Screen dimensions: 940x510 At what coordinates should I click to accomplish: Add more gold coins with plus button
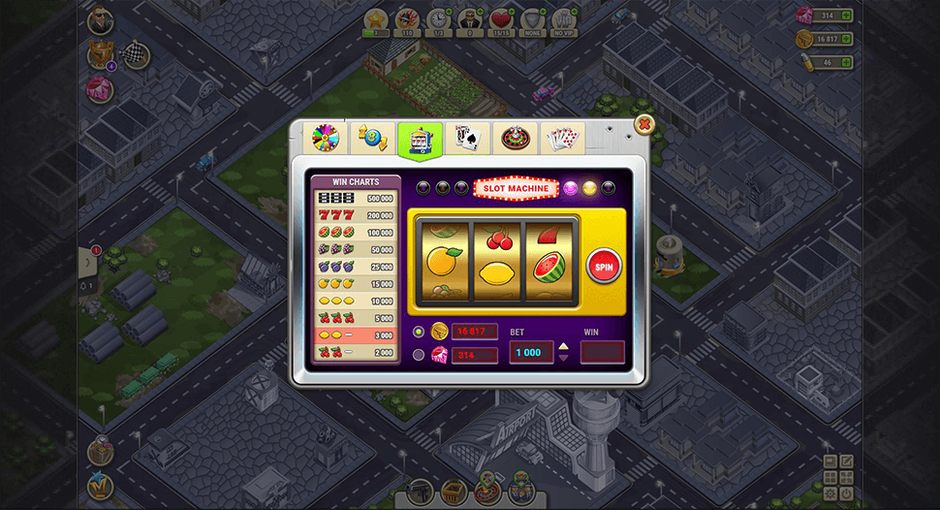847,39
